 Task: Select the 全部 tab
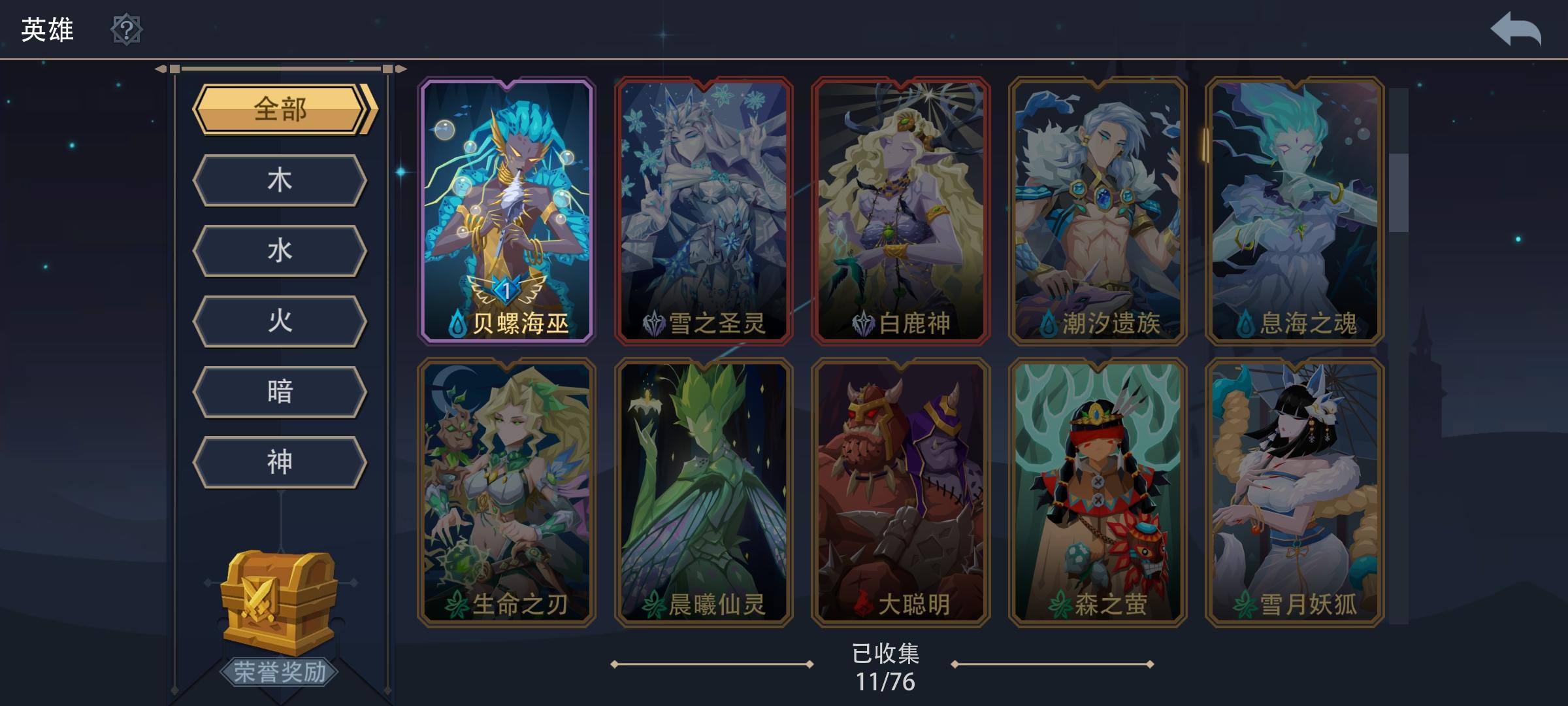(x=280, y=111)
